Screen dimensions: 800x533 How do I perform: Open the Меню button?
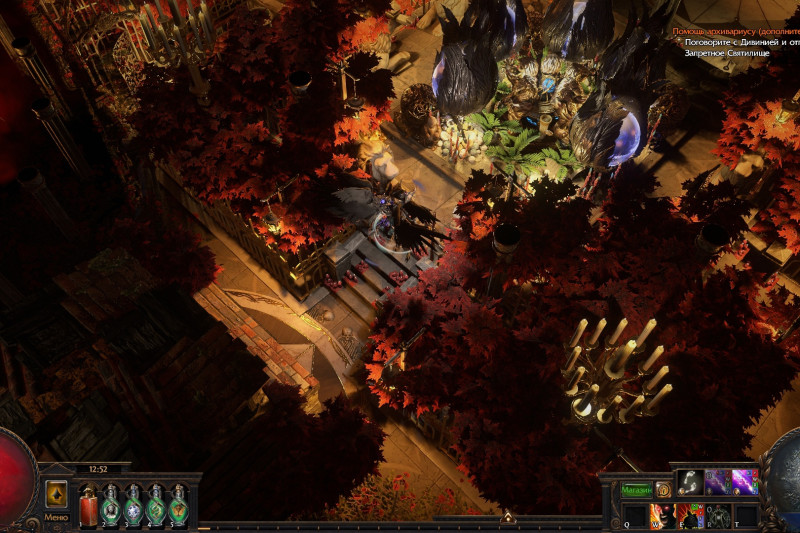(56, 517)
